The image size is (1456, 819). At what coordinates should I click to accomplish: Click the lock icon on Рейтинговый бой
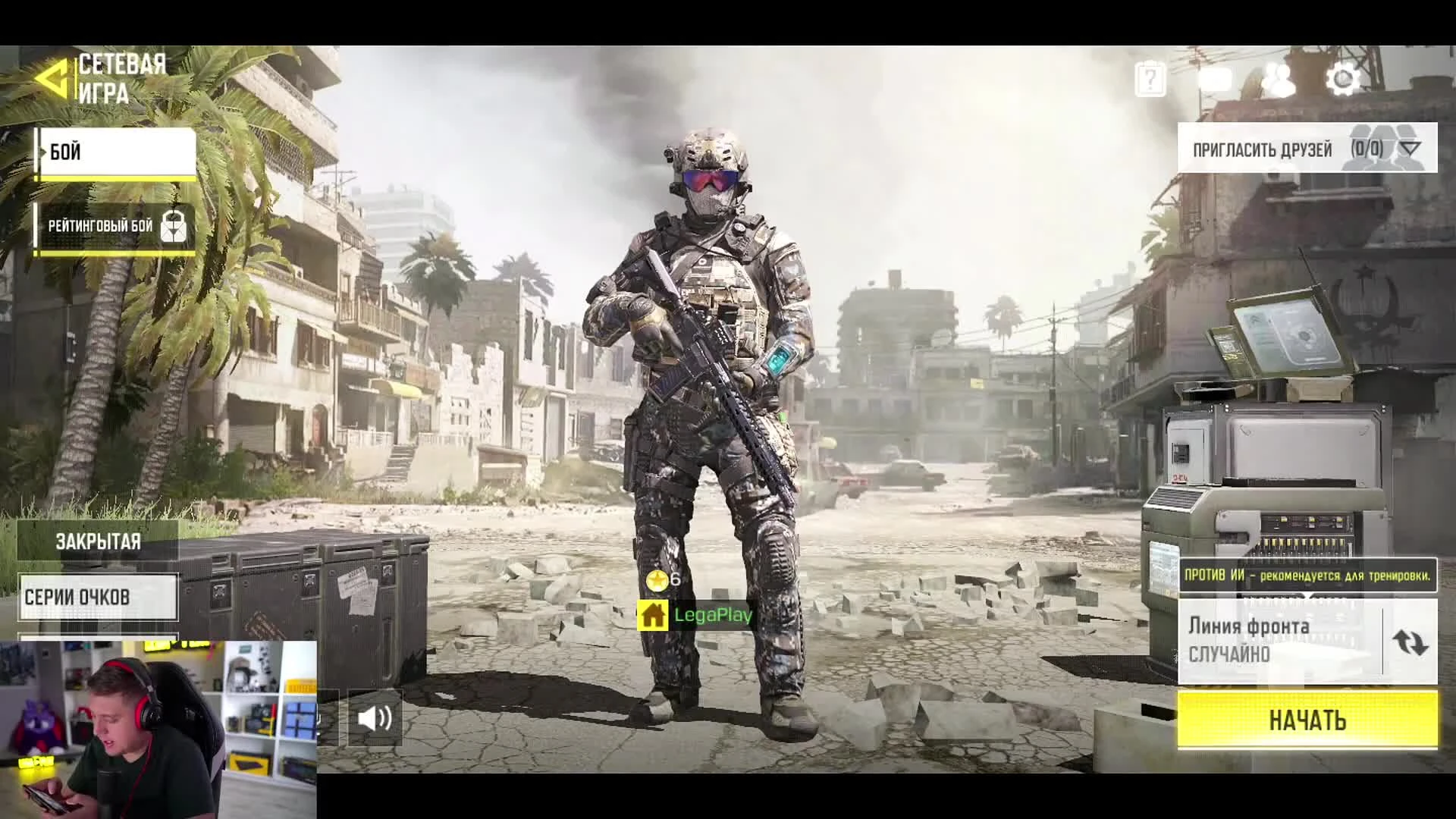(x=173, y=225)
